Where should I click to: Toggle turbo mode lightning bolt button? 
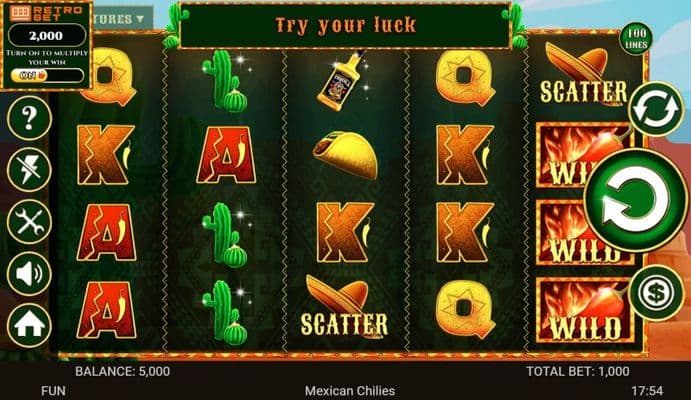click(29, 169)
